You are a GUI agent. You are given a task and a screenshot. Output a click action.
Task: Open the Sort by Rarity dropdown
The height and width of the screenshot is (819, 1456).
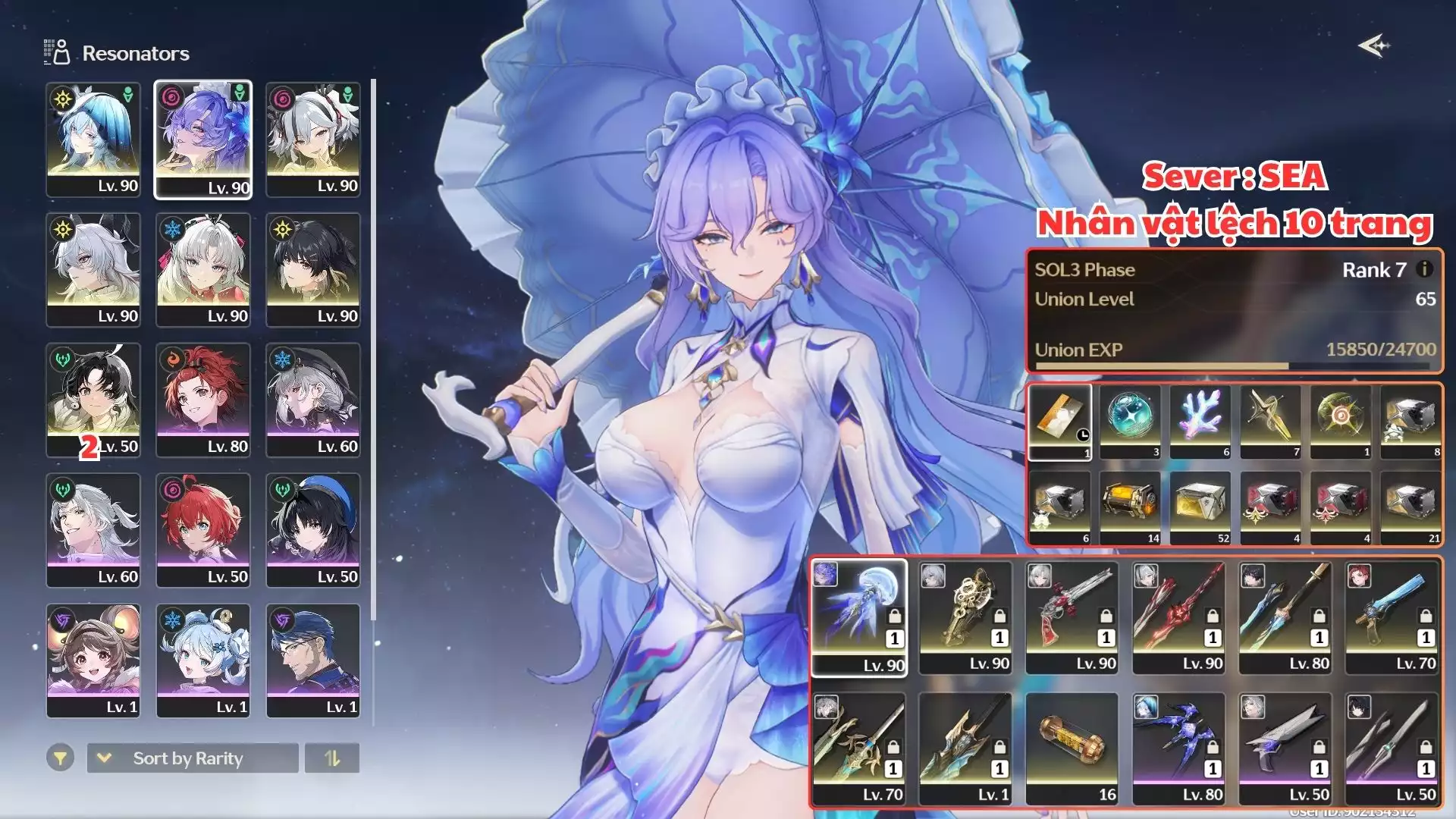click(193, 758)
